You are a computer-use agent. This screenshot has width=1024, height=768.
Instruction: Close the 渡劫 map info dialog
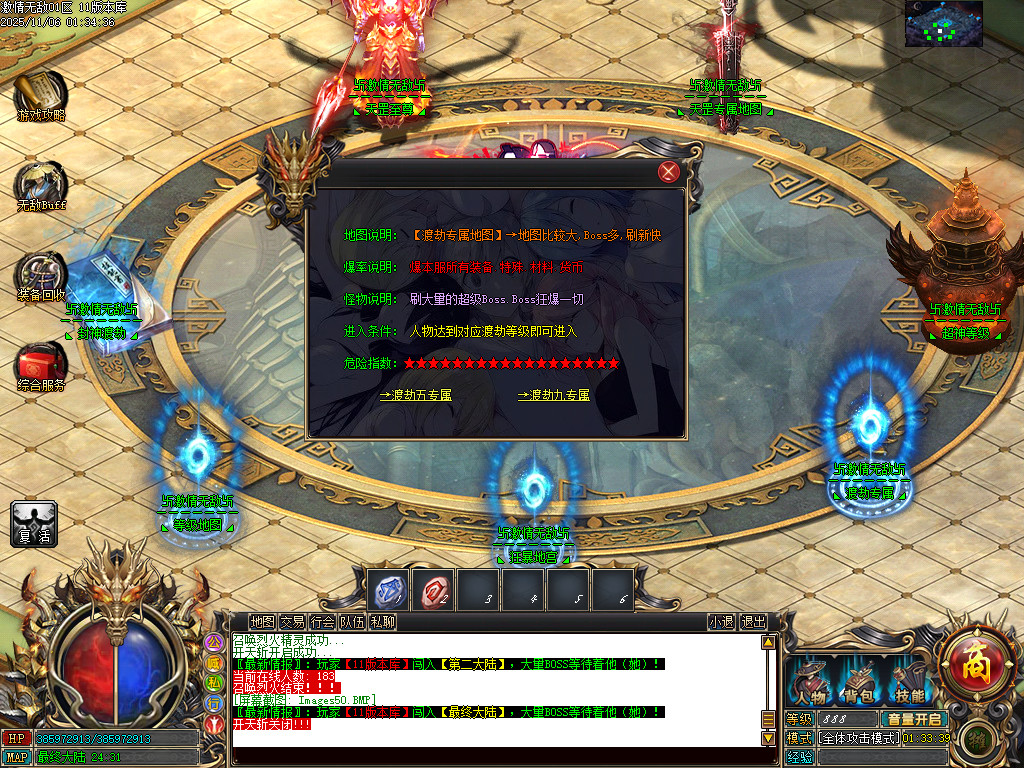[669, 172]
